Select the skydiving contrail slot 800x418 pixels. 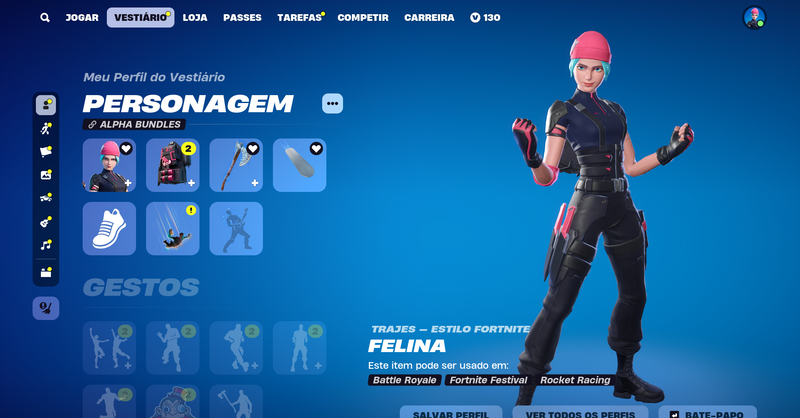tap(172, 228)
